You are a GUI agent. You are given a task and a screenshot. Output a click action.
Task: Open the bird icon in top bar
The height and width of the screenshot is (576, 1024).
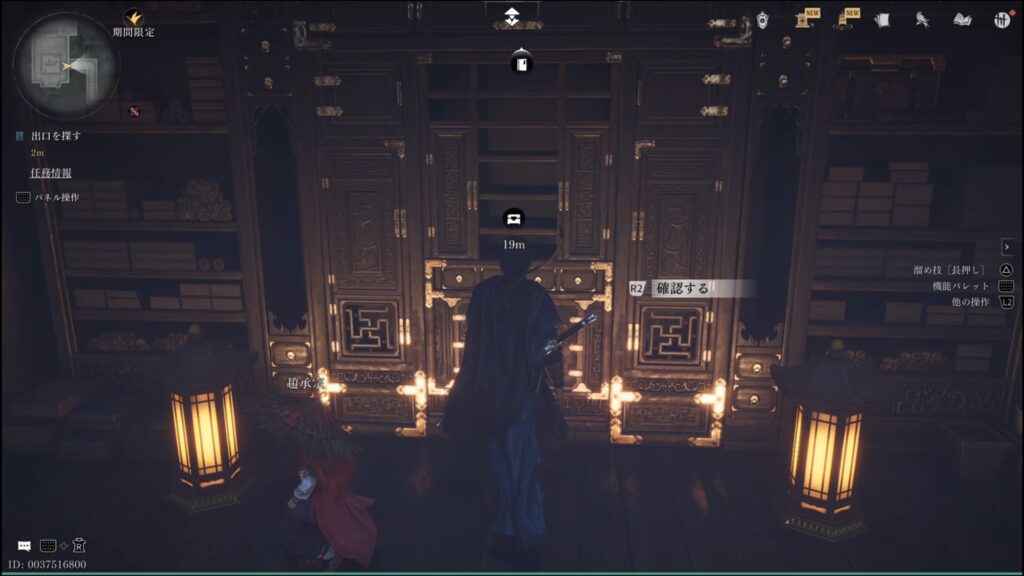tap(923, 19)
